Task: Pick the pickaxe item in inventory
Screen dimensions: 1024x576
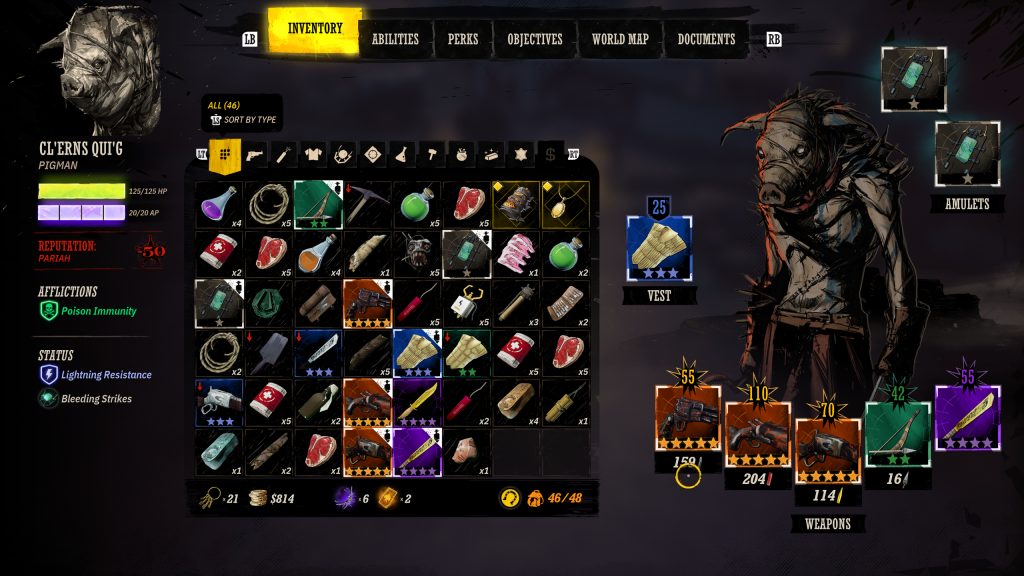Action: coord(367,205)
